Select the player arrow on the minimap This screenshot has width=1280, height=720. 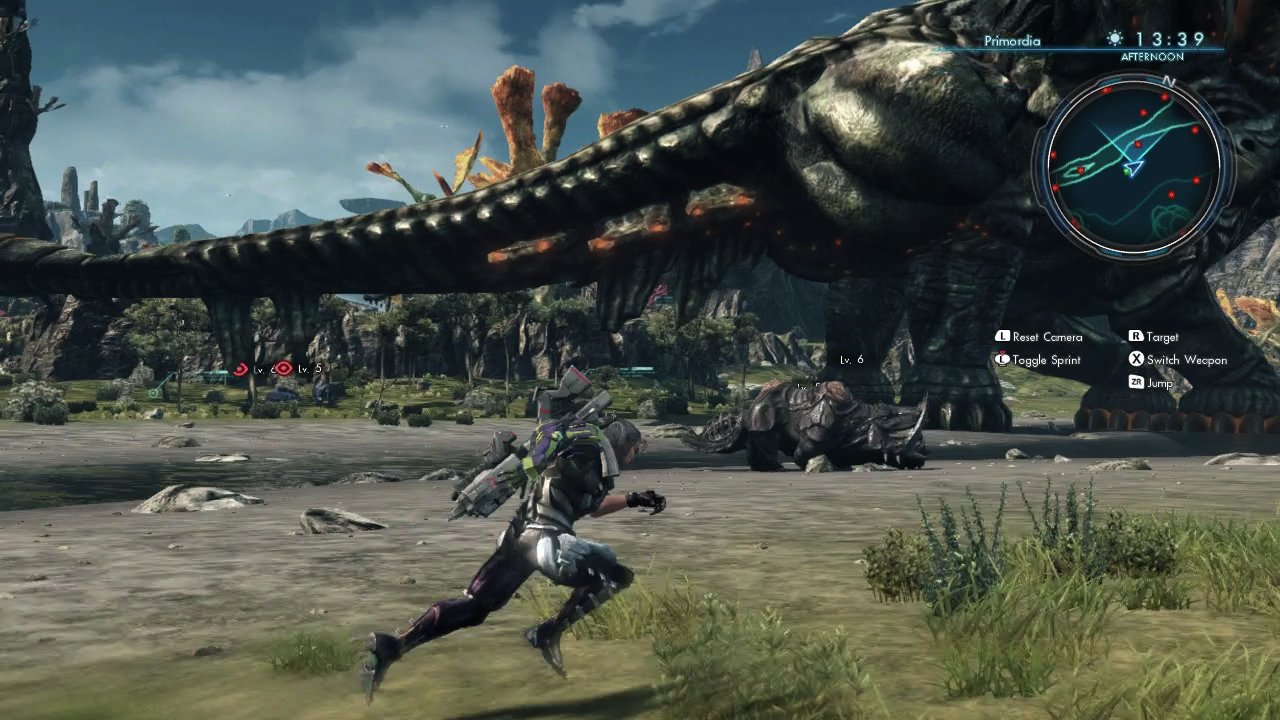click(x=1133, y=168)
